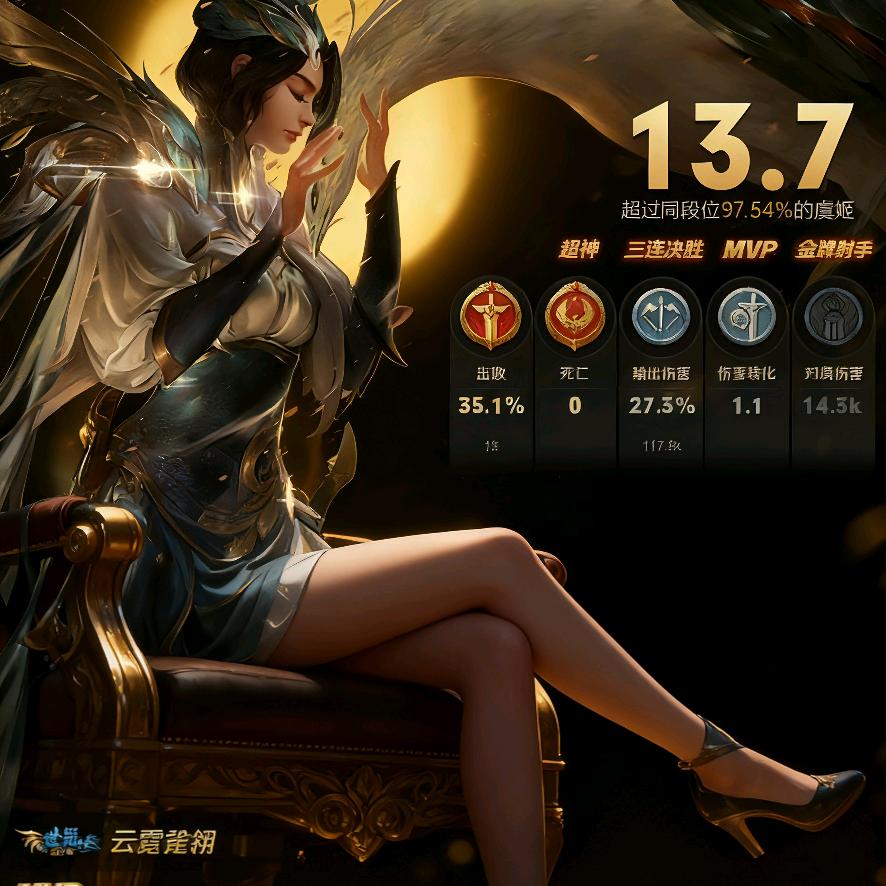
Task: Tap the 三连决胜 achievement tag
Action: (x=664, y=249)
